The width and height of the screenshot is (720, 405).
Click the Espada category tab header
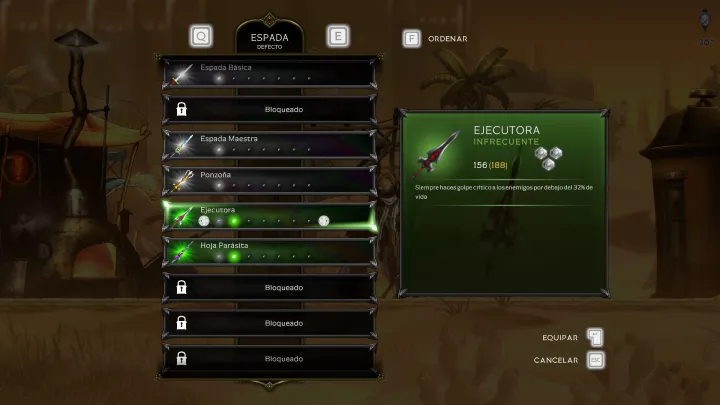tap(268, 38)
